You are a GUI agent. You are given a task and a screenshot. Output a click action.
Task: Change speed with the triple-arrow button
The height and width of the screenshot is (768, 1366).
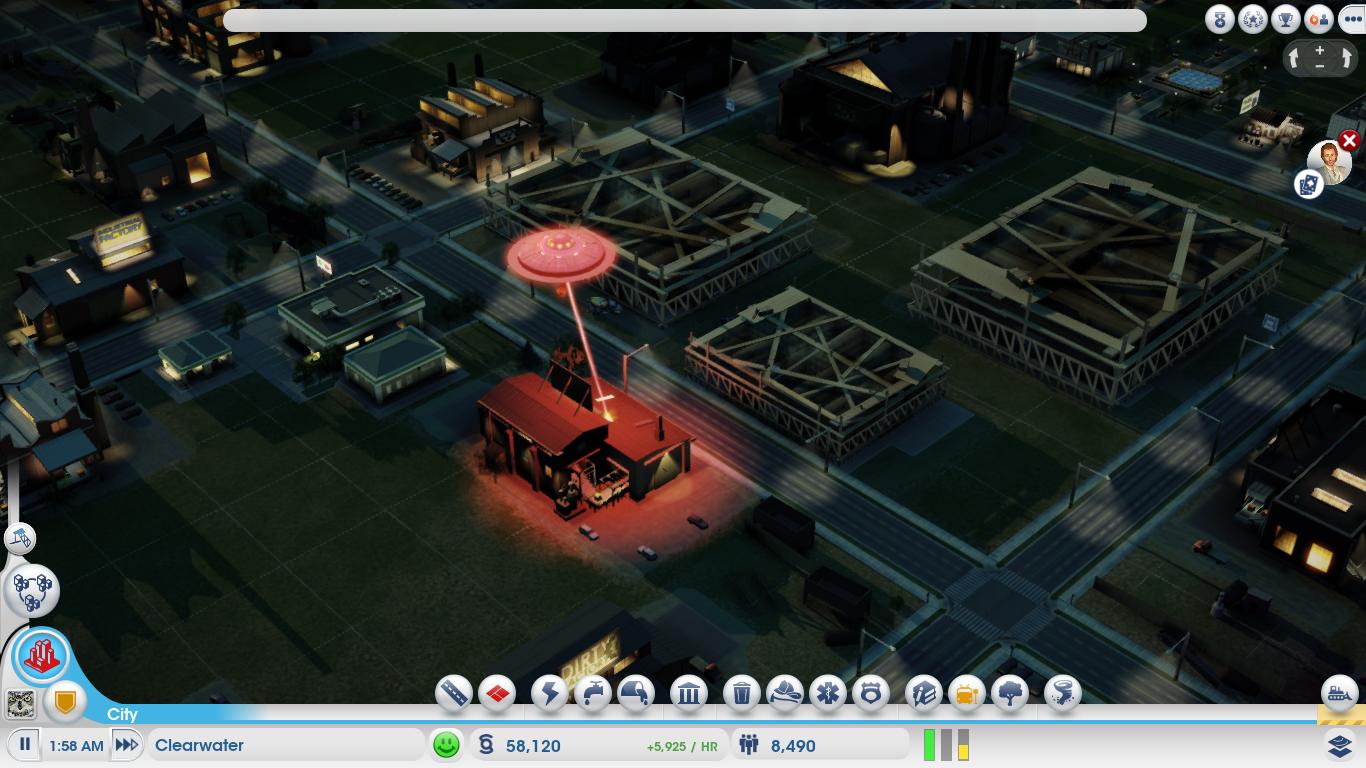tap(126, 745)
